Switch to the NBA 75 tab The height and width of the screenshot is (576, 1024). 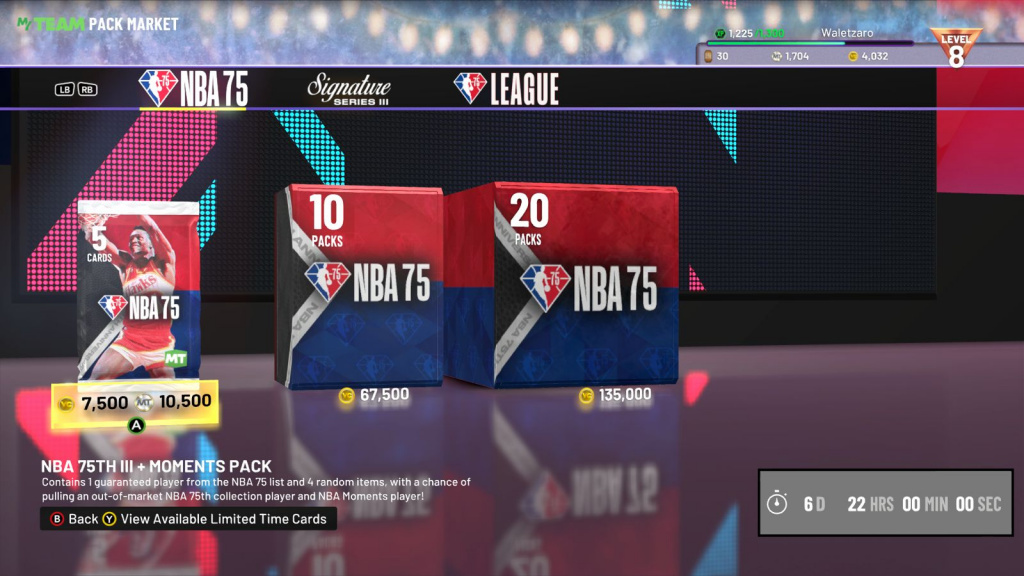[193, 89]
